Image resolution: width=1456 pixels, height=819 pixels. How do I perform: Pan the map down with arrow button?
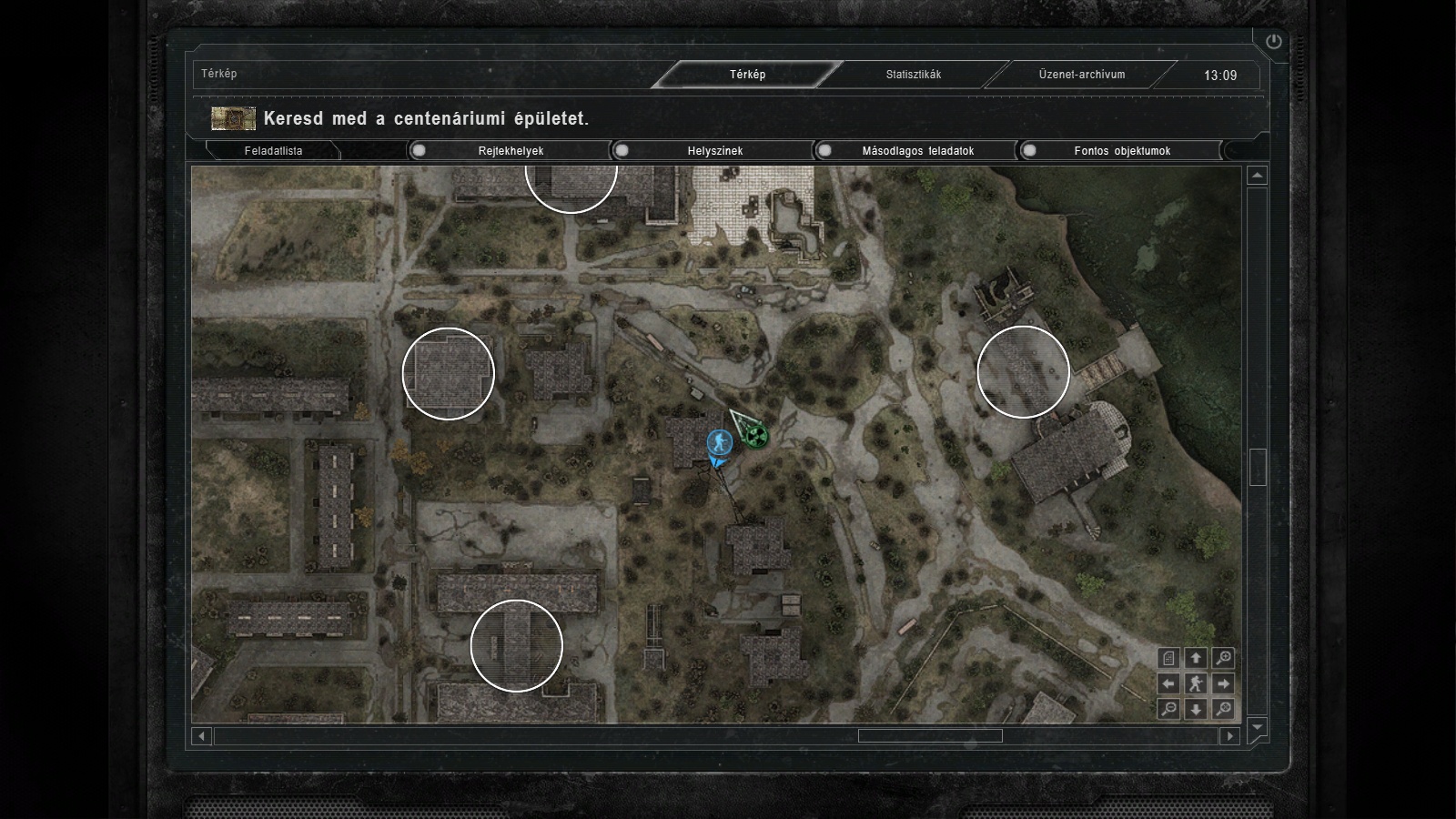click(x=1196, y=709)
